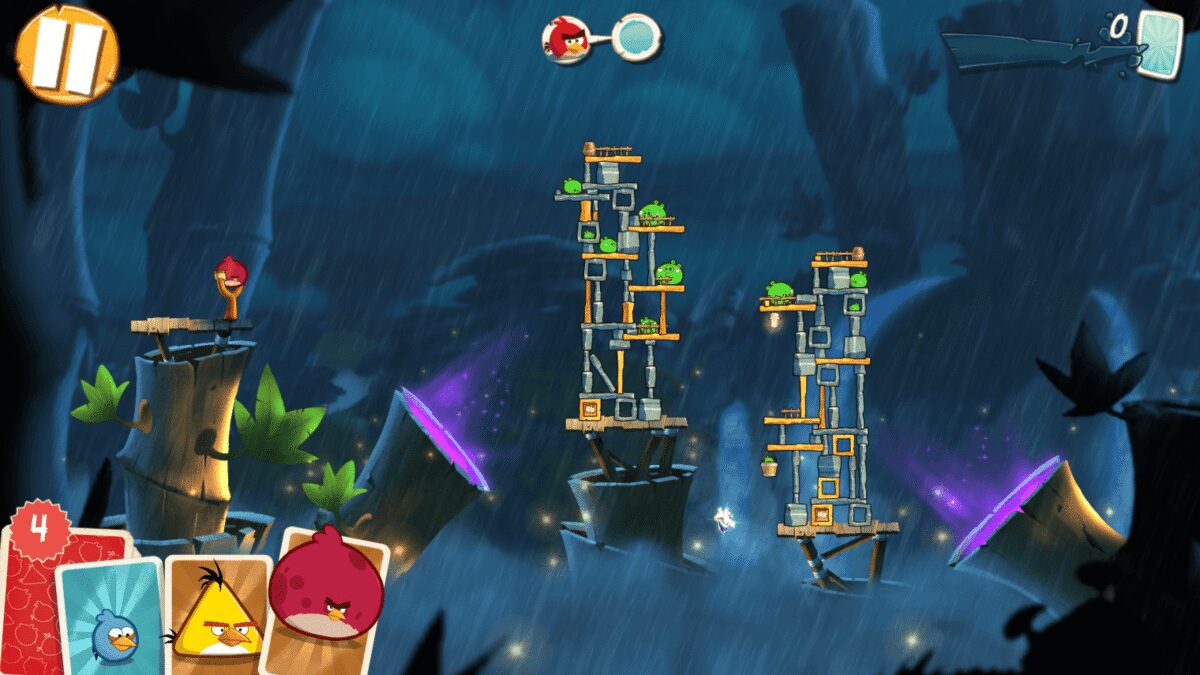
Task: Pause the game with the orange button
Action: (x=67, y=54)
